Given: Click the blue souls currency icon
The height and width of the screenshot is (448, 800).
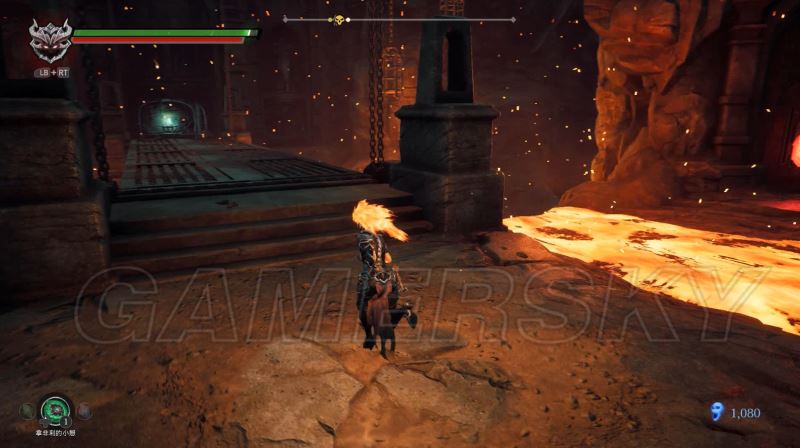Looking at the screenshot, I should tap(714, 411).
